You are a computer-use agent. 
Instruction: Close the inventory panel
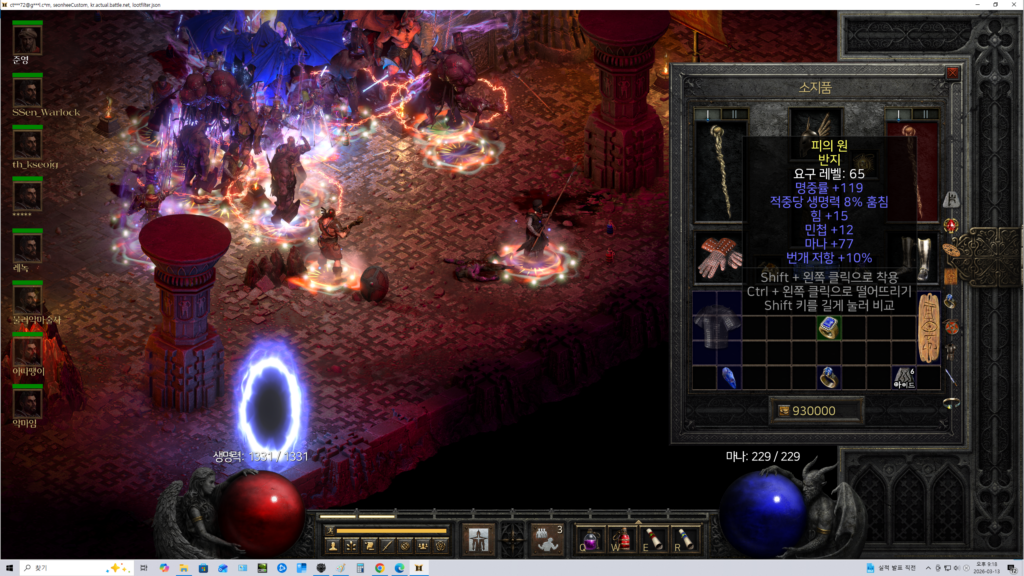pos(952,72)
